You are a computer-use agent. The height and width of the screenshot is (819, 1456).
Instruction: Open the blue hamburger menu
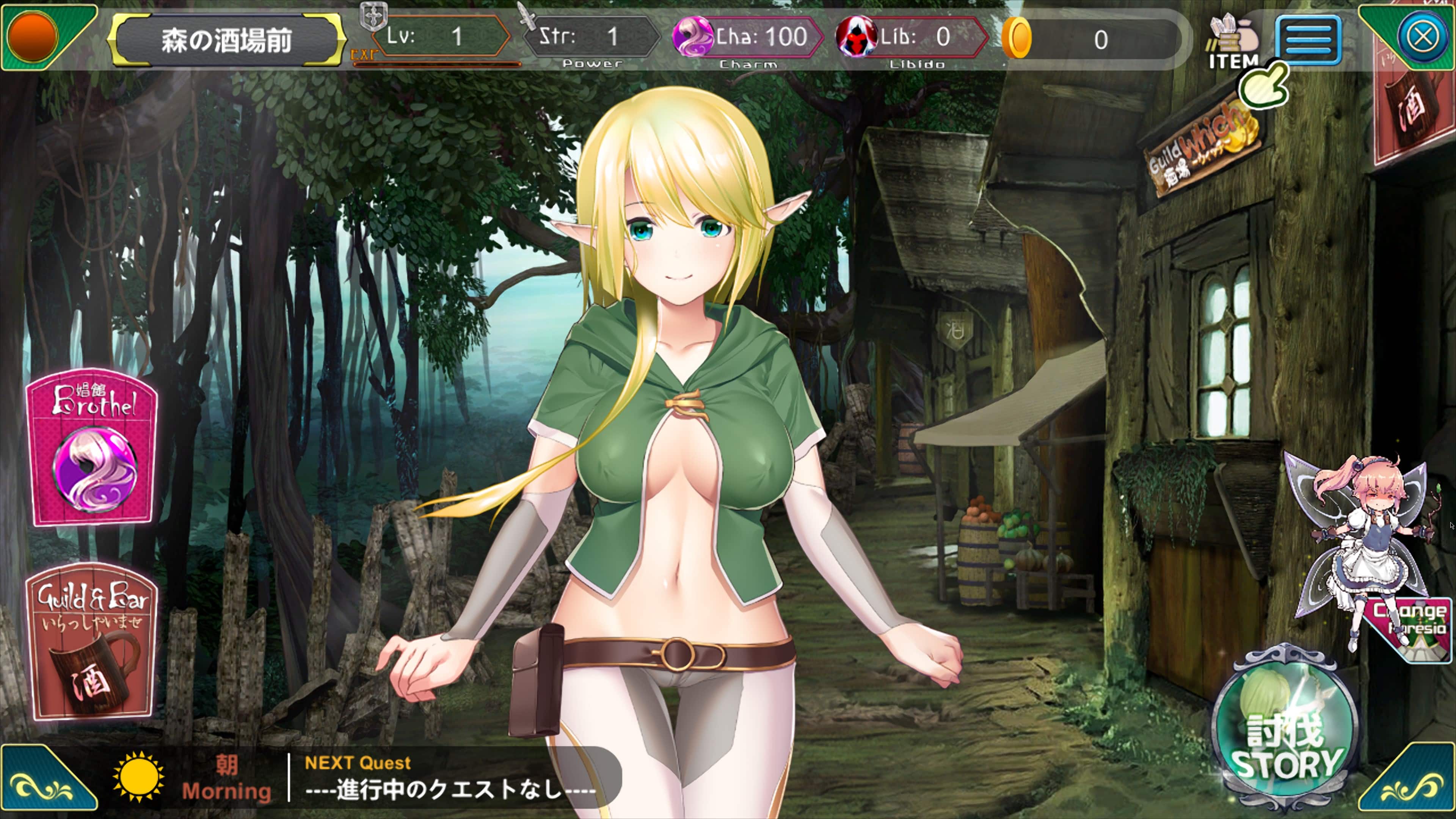[1307, 39]
